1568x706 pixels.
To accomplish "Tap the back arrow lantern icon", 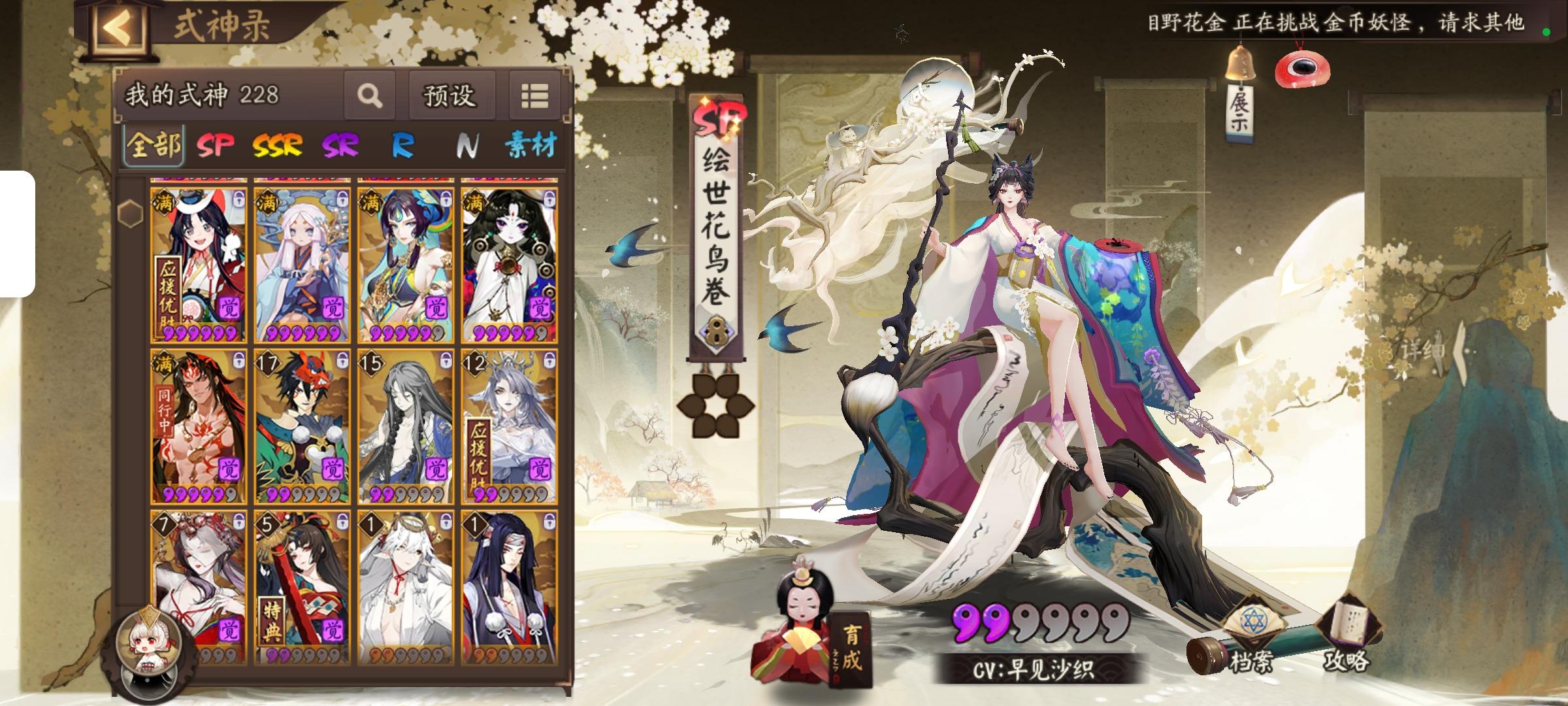I will click(x=119, y=26).
